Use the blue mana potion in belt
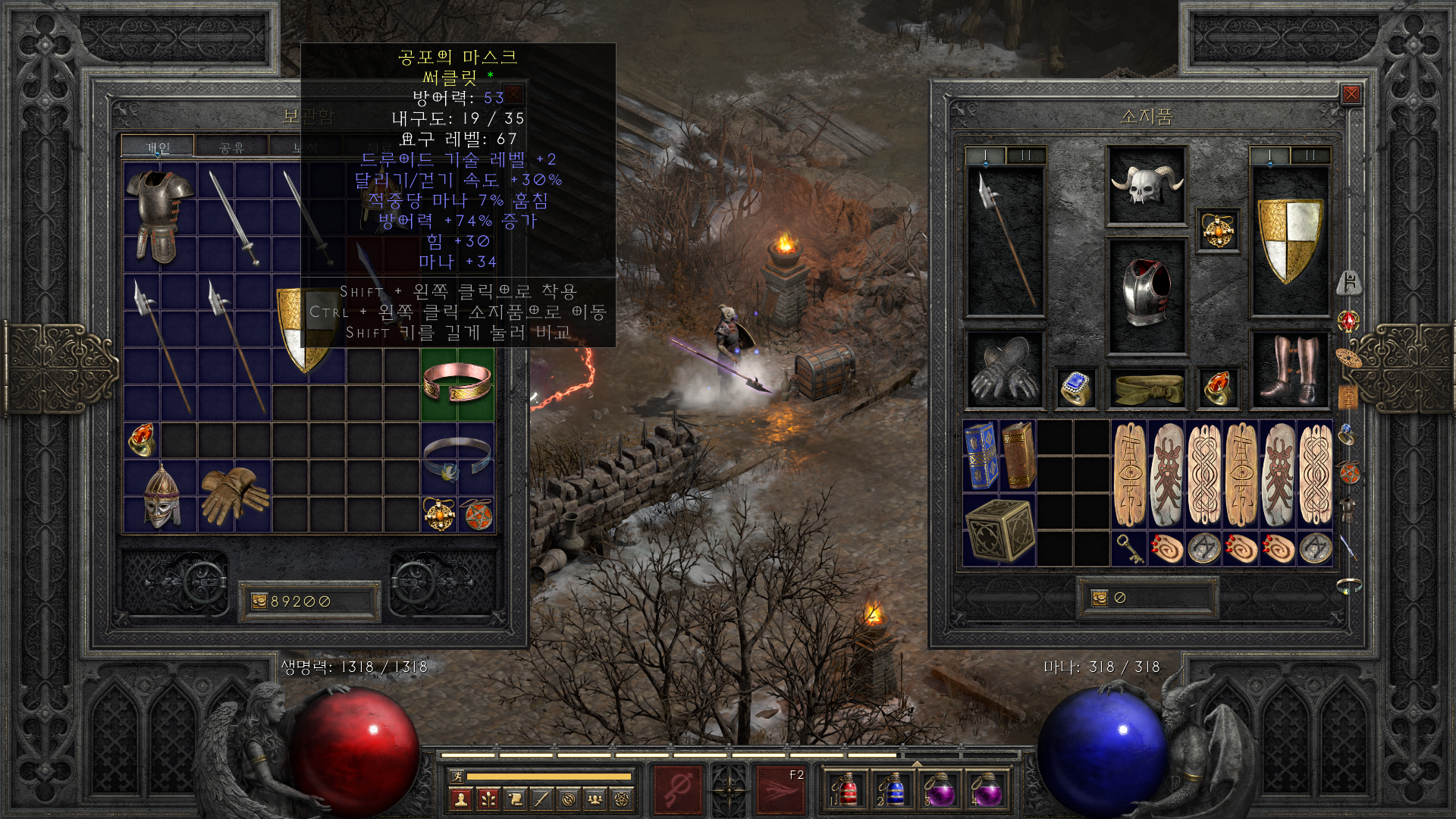The image size is (1456, 819). (893, 790)
